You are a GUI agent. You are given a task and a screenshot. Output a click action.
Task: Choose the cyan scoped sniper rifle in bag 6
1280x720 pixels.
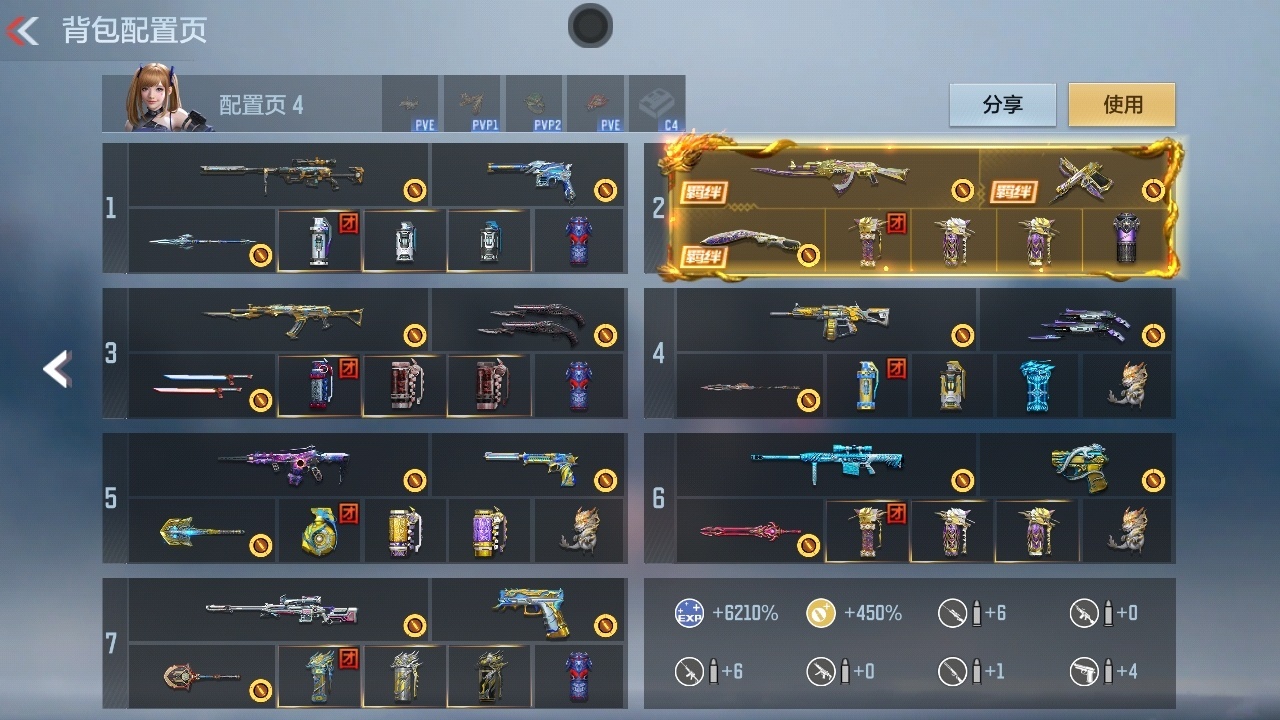(x=826, y=464)
